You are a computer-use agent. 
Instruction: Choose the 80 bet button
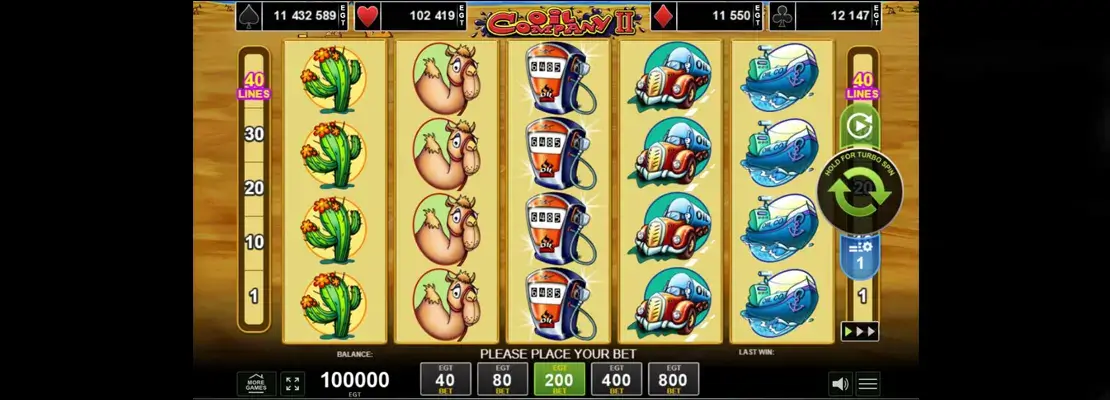503,380
